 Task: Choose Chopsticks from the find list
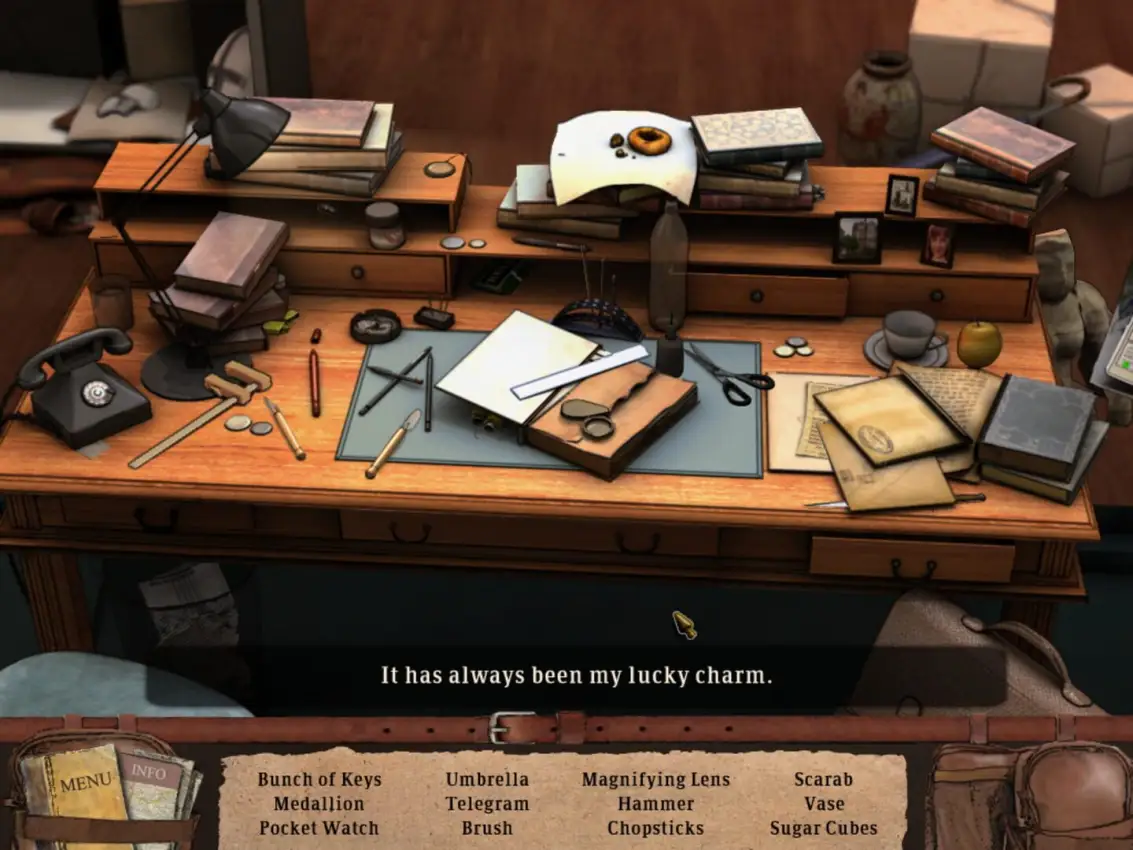[656, 828]
